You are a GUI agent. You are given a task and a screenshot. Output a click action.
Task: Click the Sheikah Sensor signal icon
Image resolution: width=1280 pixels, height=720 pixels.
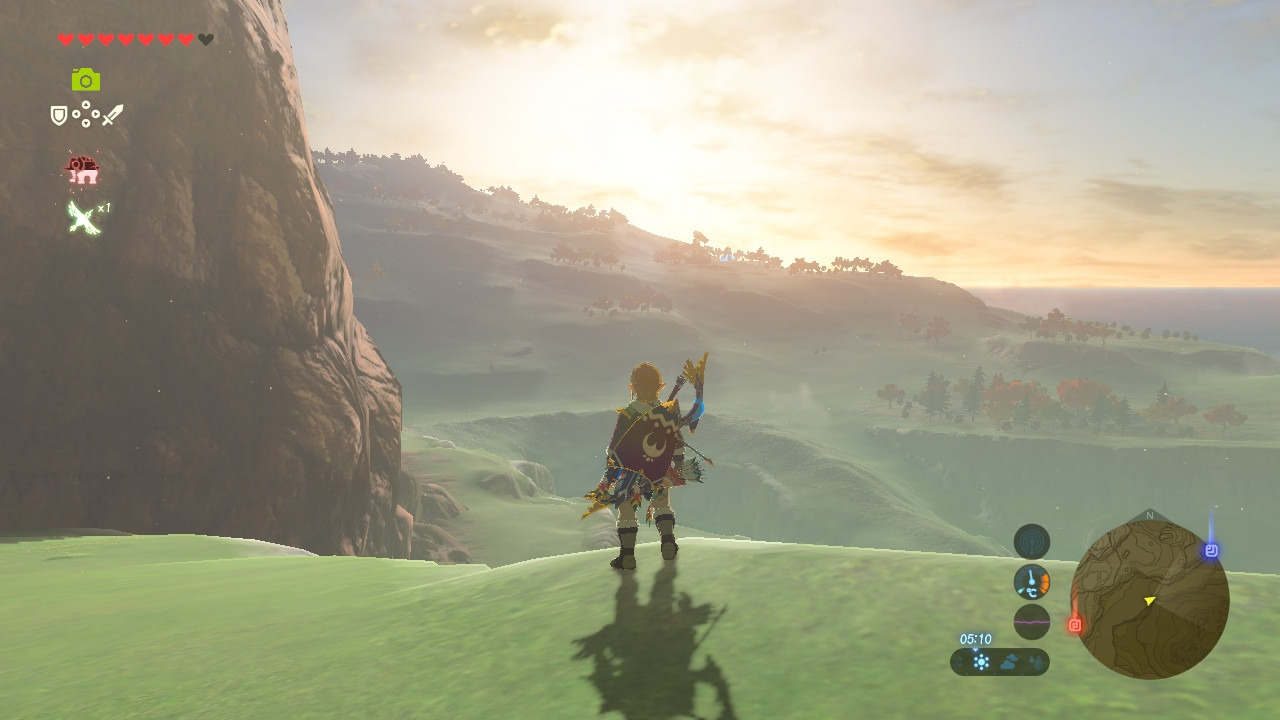pos(1032,542)
